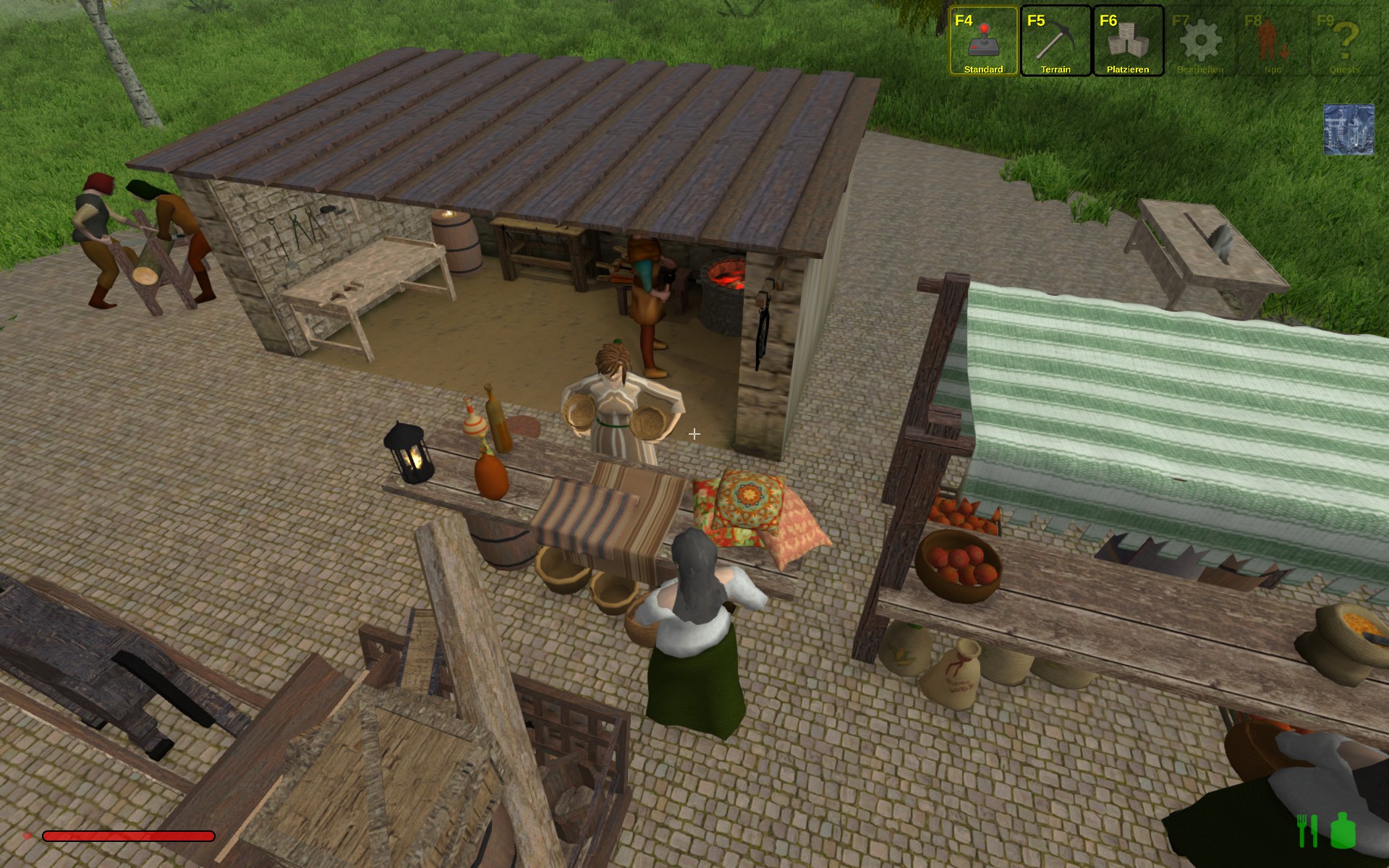The image size is (1389, 868).
Task: Open the blueprint icon below the toolbar
Action: click(1348, 129)
